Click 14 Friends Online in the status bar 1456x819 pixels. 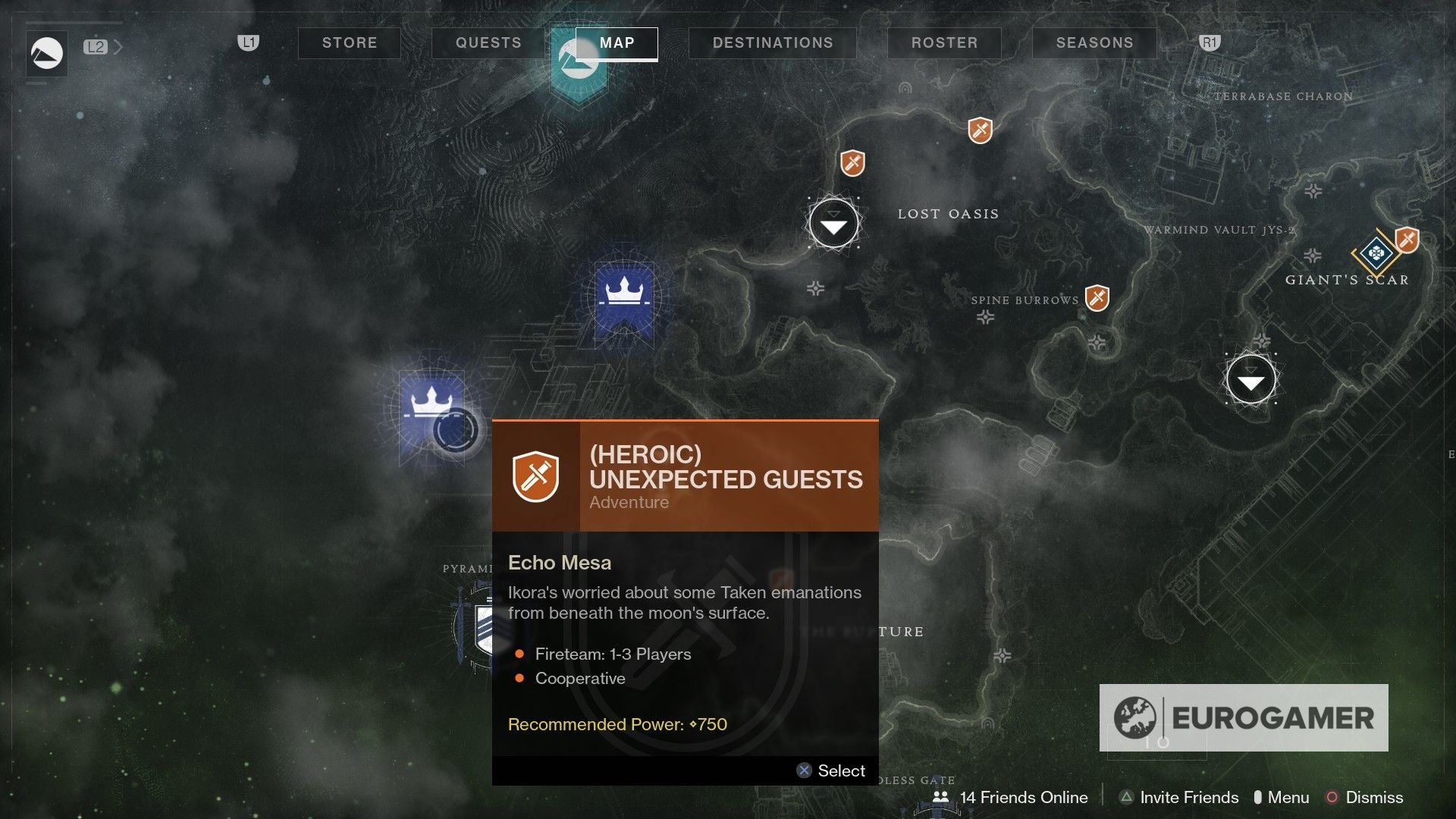[1023, 798]
